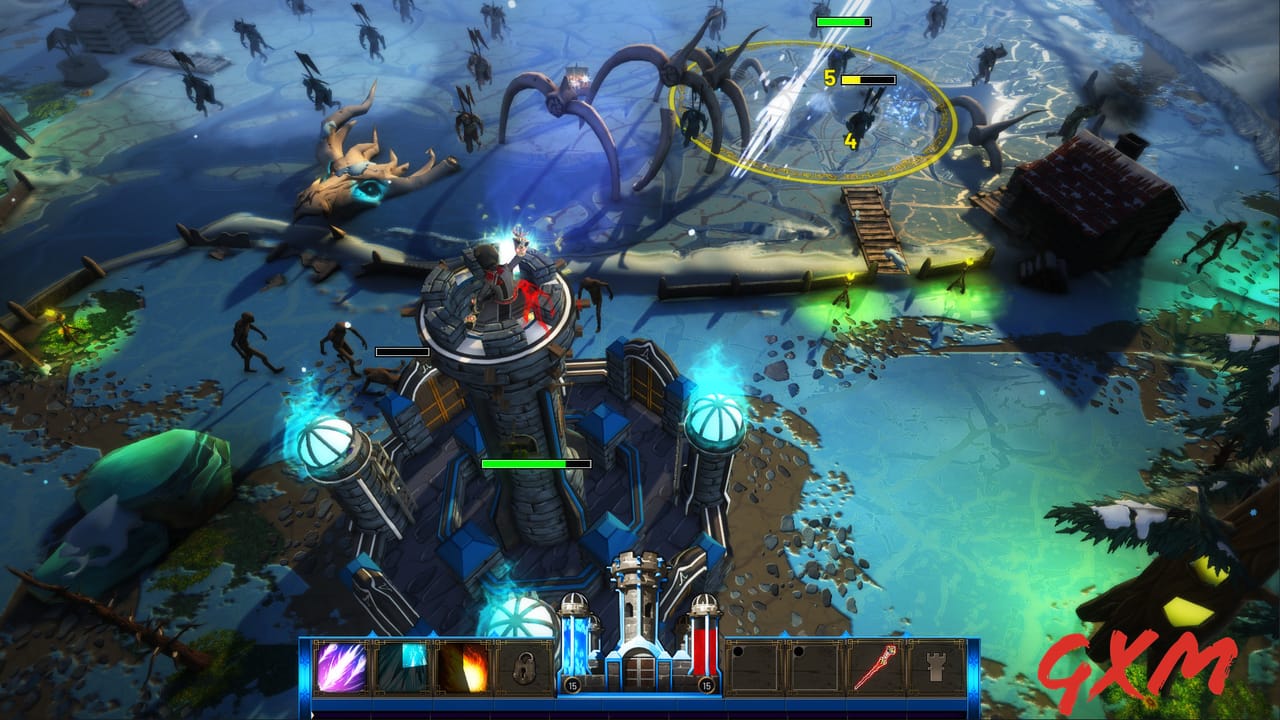Use the blue mana potion showing 15 charges

(x=571, y=670)
